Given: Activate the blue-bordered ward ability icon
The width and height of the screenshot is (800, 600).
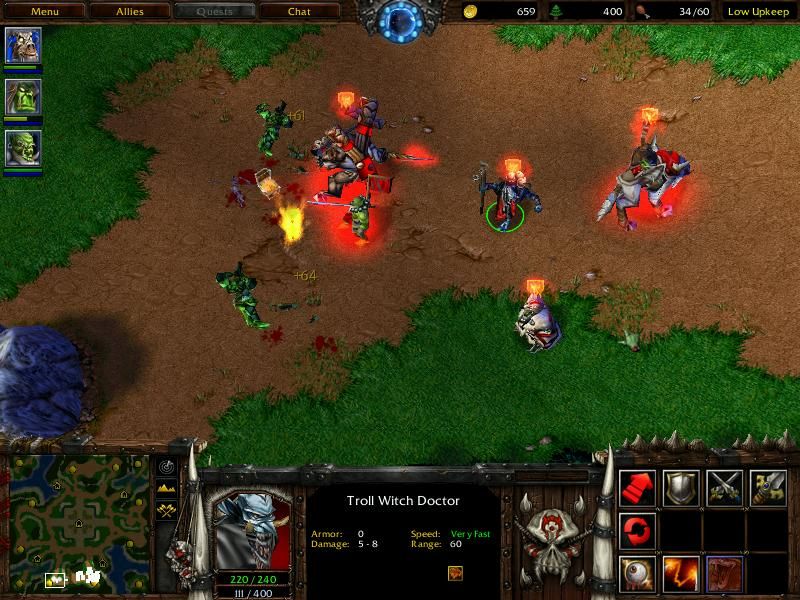Looking at the screenshot, I should click(x=724, y=573).
